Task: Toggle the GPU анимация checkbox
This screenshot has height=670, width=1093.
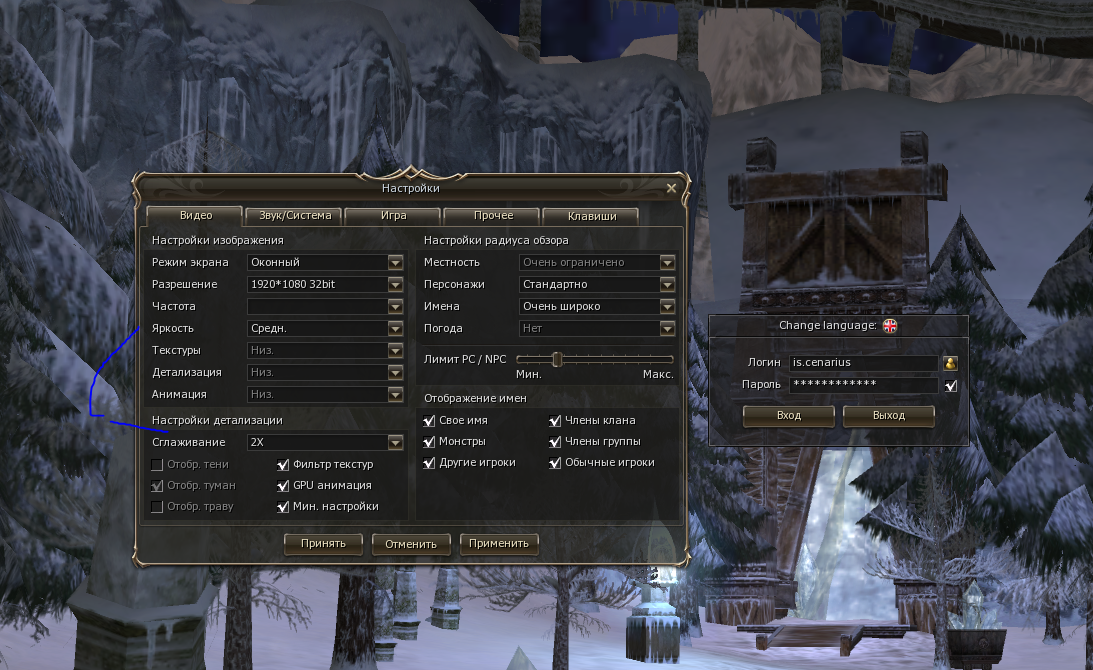Action: (284, 486)
